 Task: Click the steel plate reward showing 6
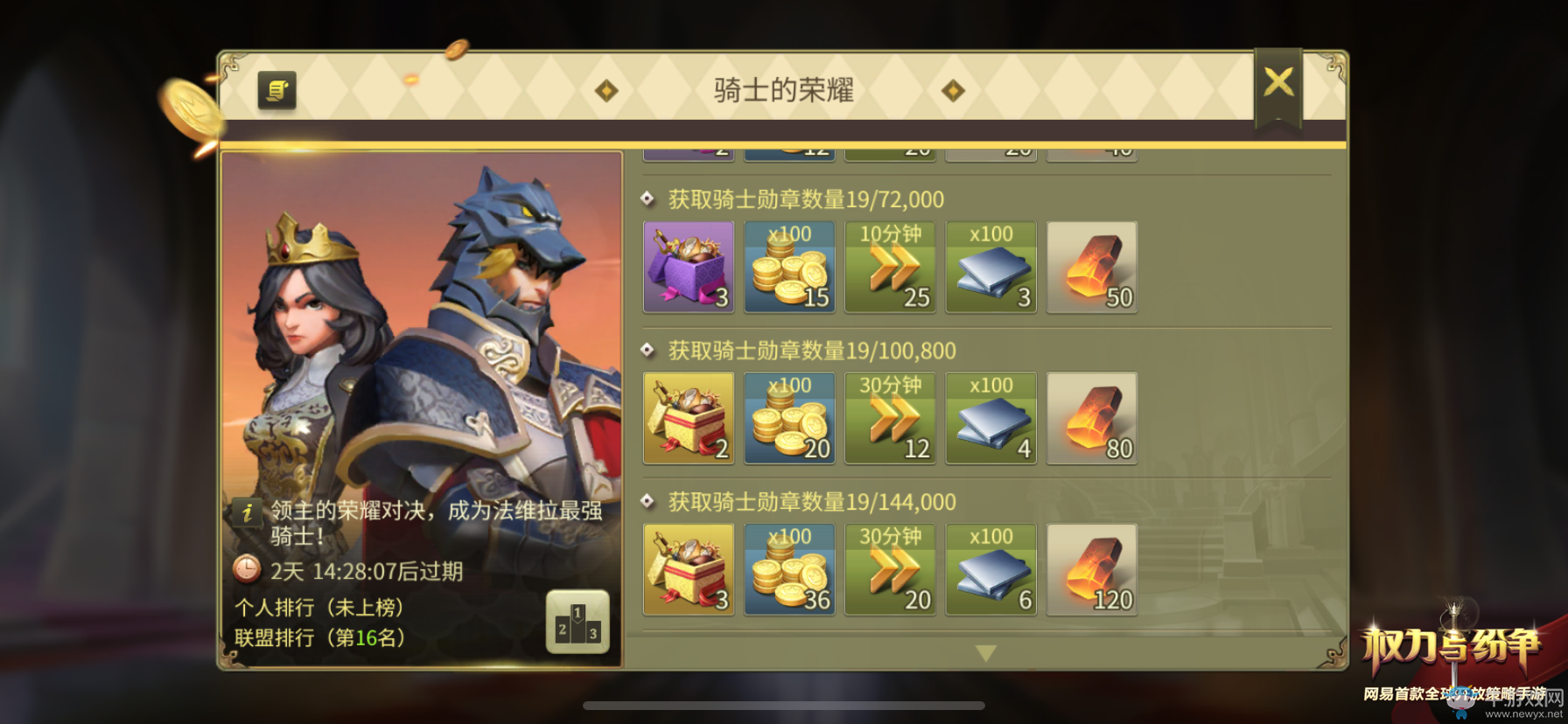point(990,569)
